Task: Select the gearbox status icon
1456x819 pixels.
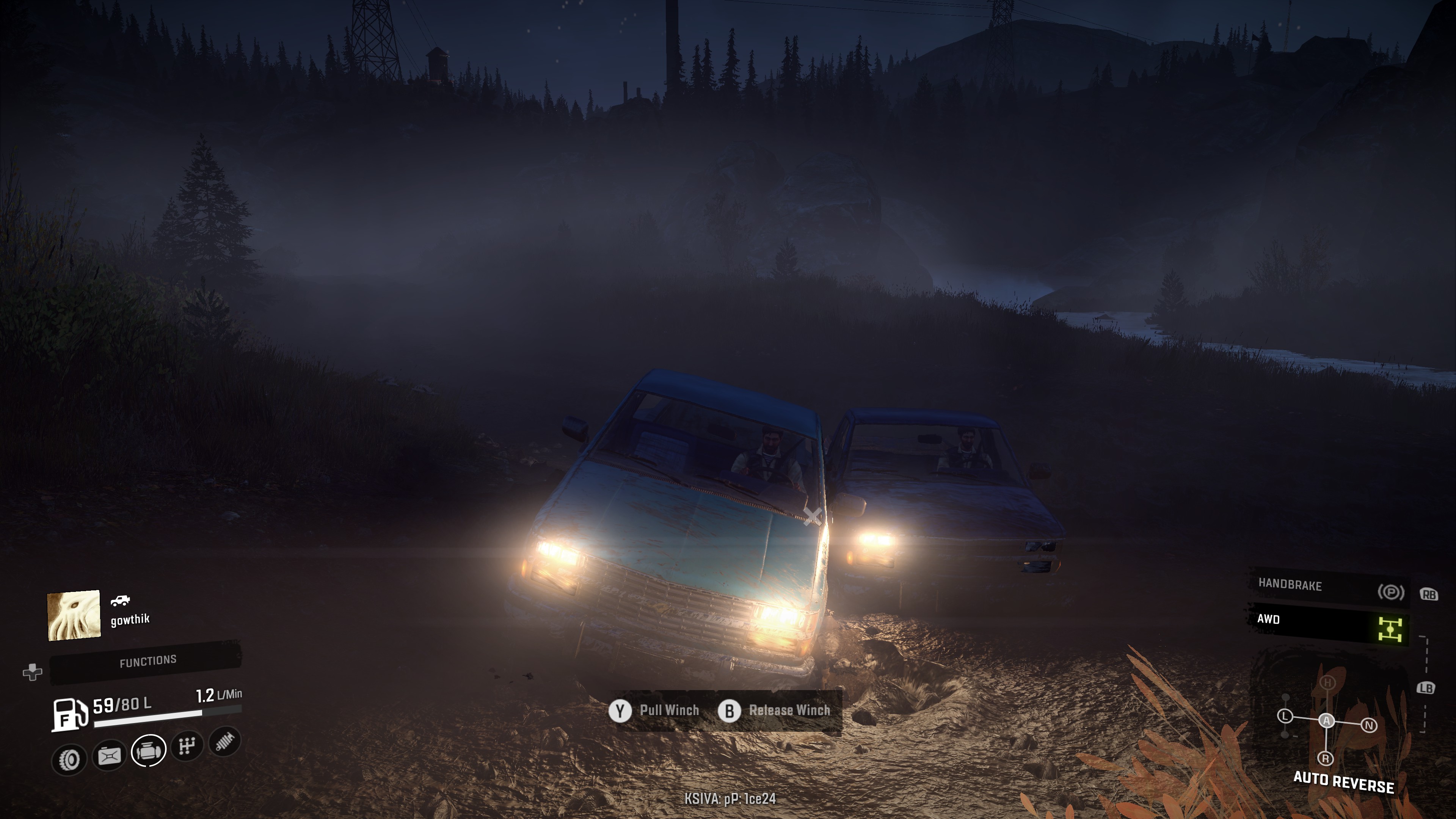Action: (x=187, y=746)
